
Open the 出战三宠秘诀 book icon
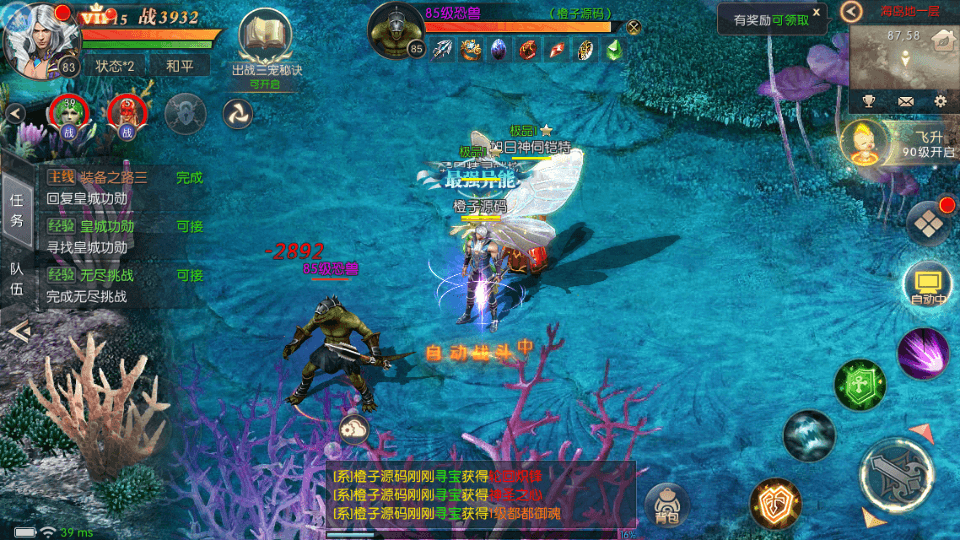click(265, 39)
